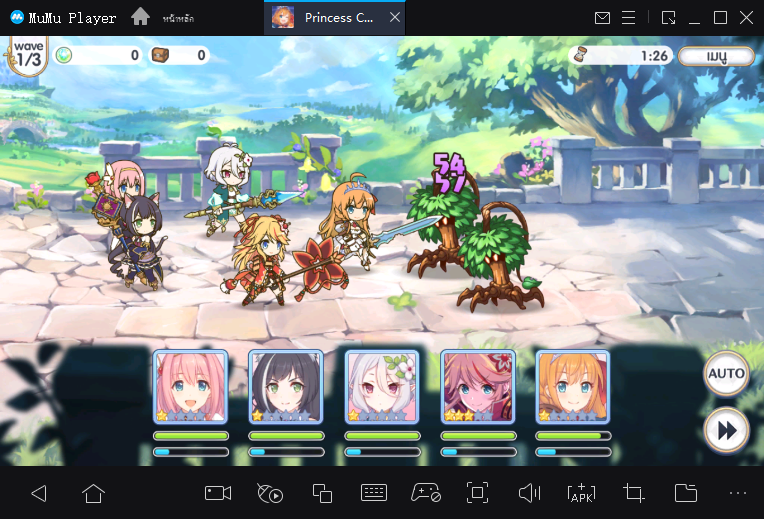Select the pink-haired character portrait
The width and height of the screenshot is (764, 519).
coord(190,387)
